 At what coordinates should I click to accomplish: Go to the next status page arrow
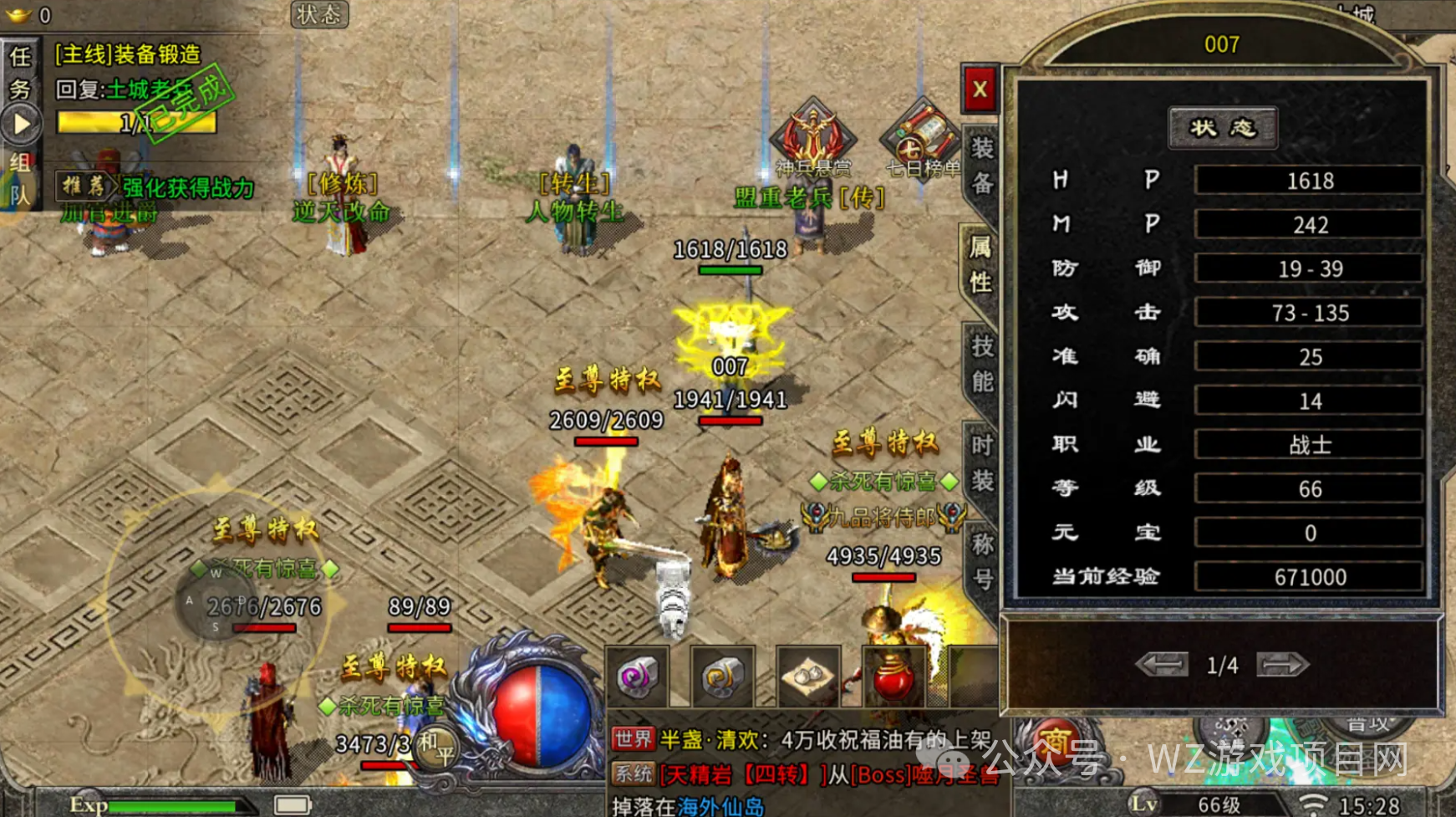click(x=1281, y=665)
